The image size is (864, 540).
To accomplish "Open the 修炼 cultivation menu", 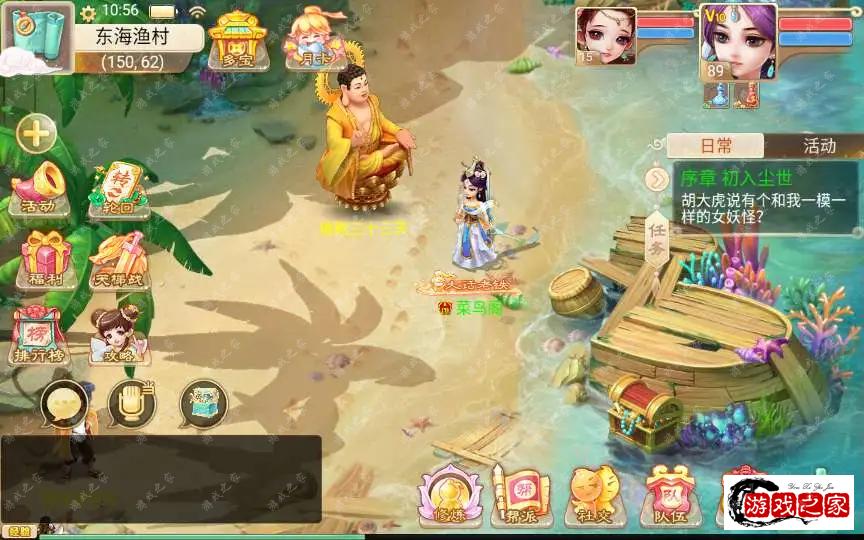I will (450, 494).
